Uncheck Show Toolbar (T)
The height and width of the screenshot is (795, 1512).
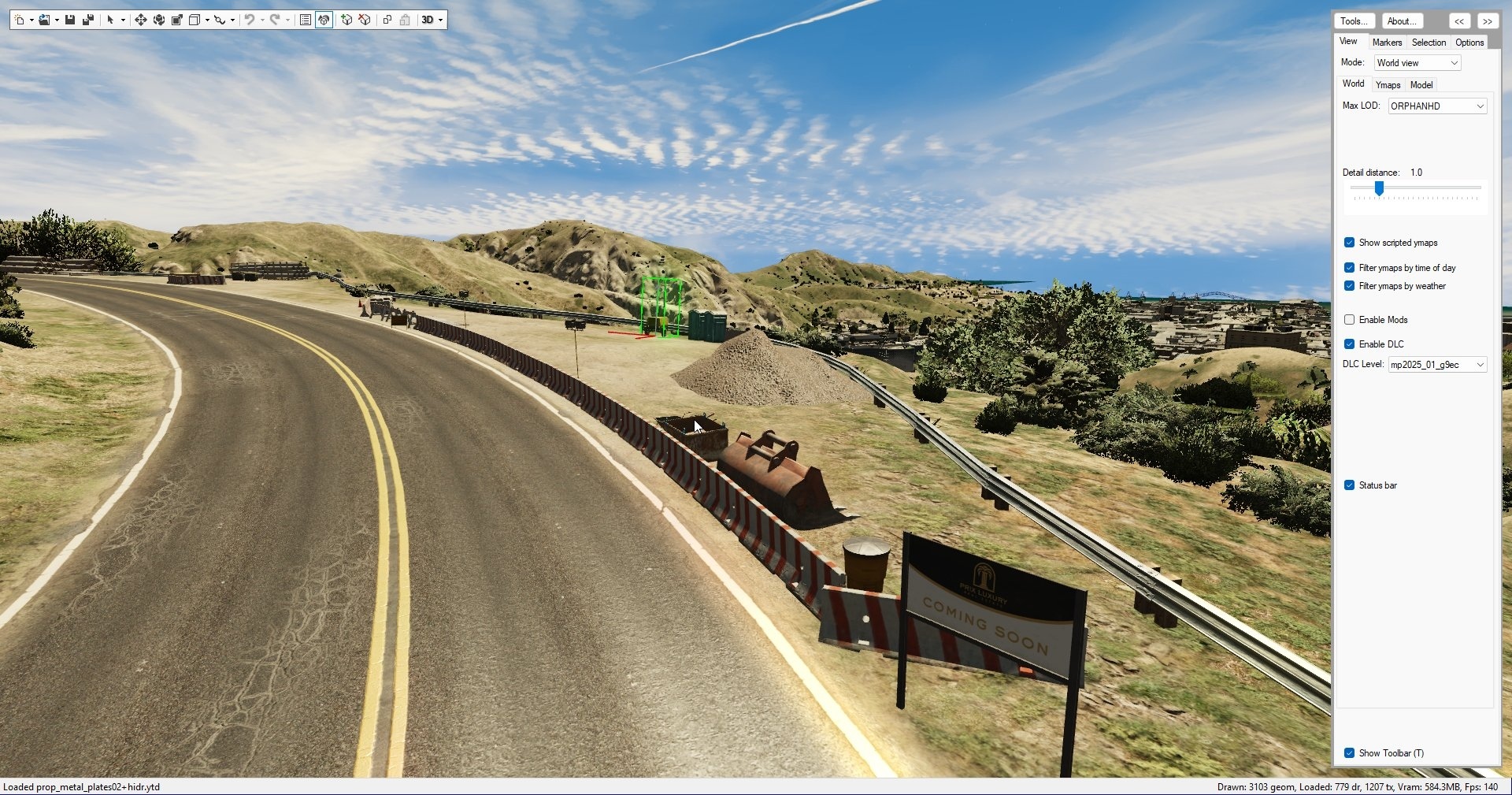point(1350,753)
